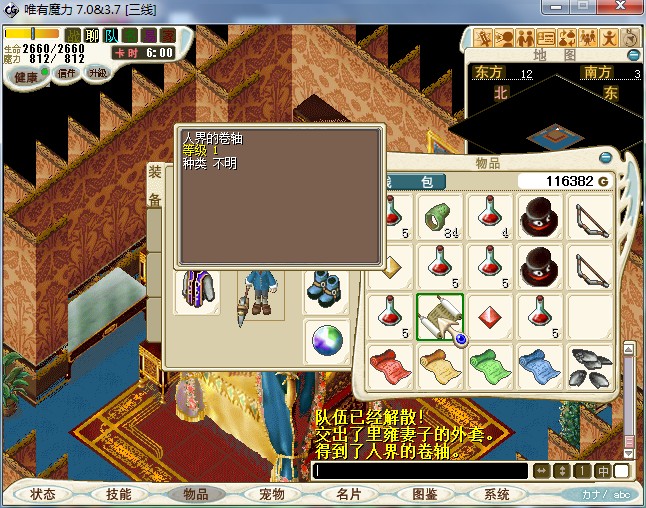The image size is (646, 508).
Task: Click the chat text input box
Action: [x=420, y=470]
